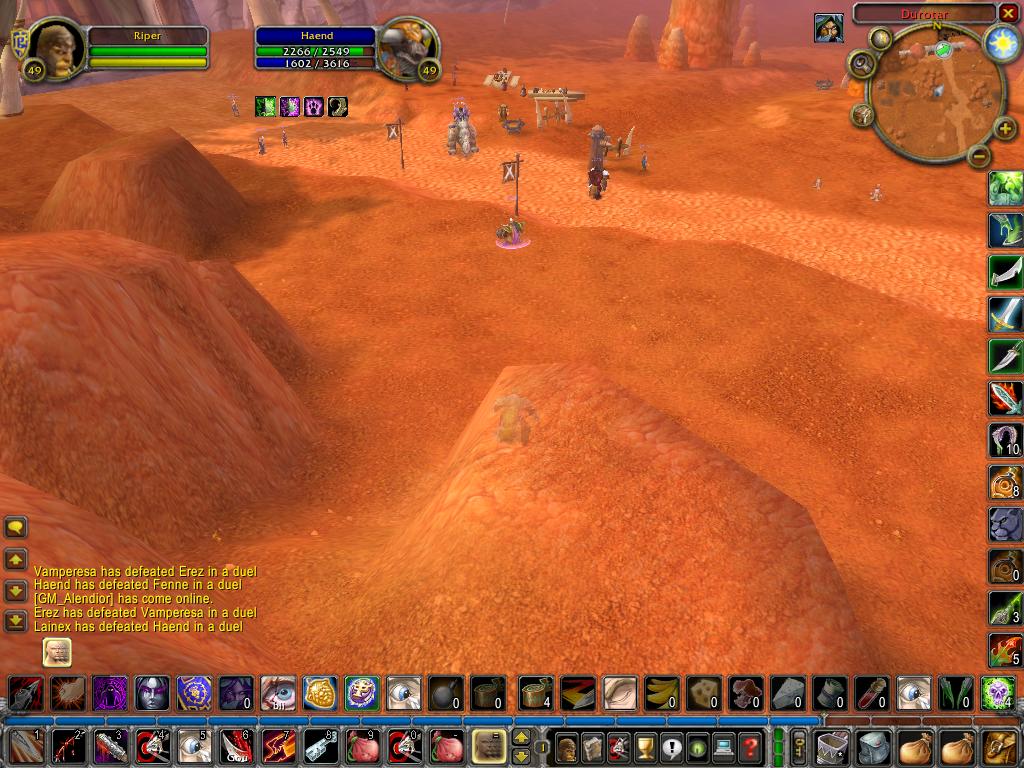Select Riper's player portrait
Image resolution: width=1024 pixels, height=768 pixels.
click(58, 47)
